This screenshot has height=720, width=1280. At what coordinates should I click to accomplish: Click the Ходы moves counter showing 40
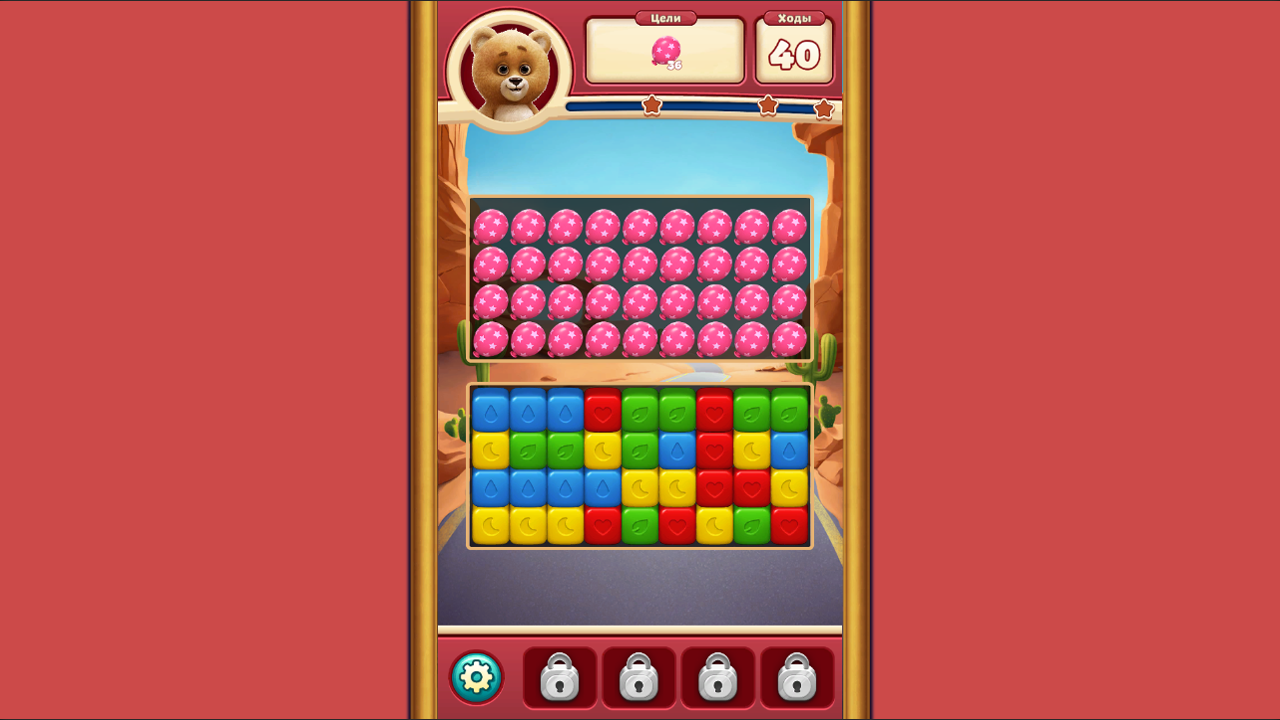click(x=796, y=55)
